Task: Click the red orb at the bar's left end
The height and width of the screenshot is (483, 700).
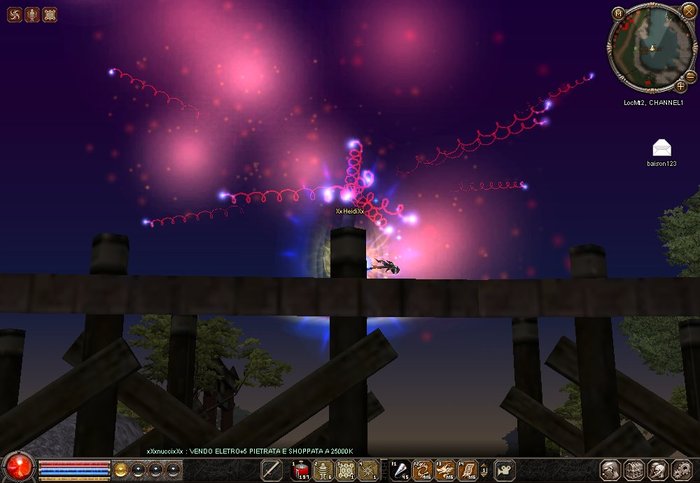Action: pyautogui.click(x=17, y=467)
